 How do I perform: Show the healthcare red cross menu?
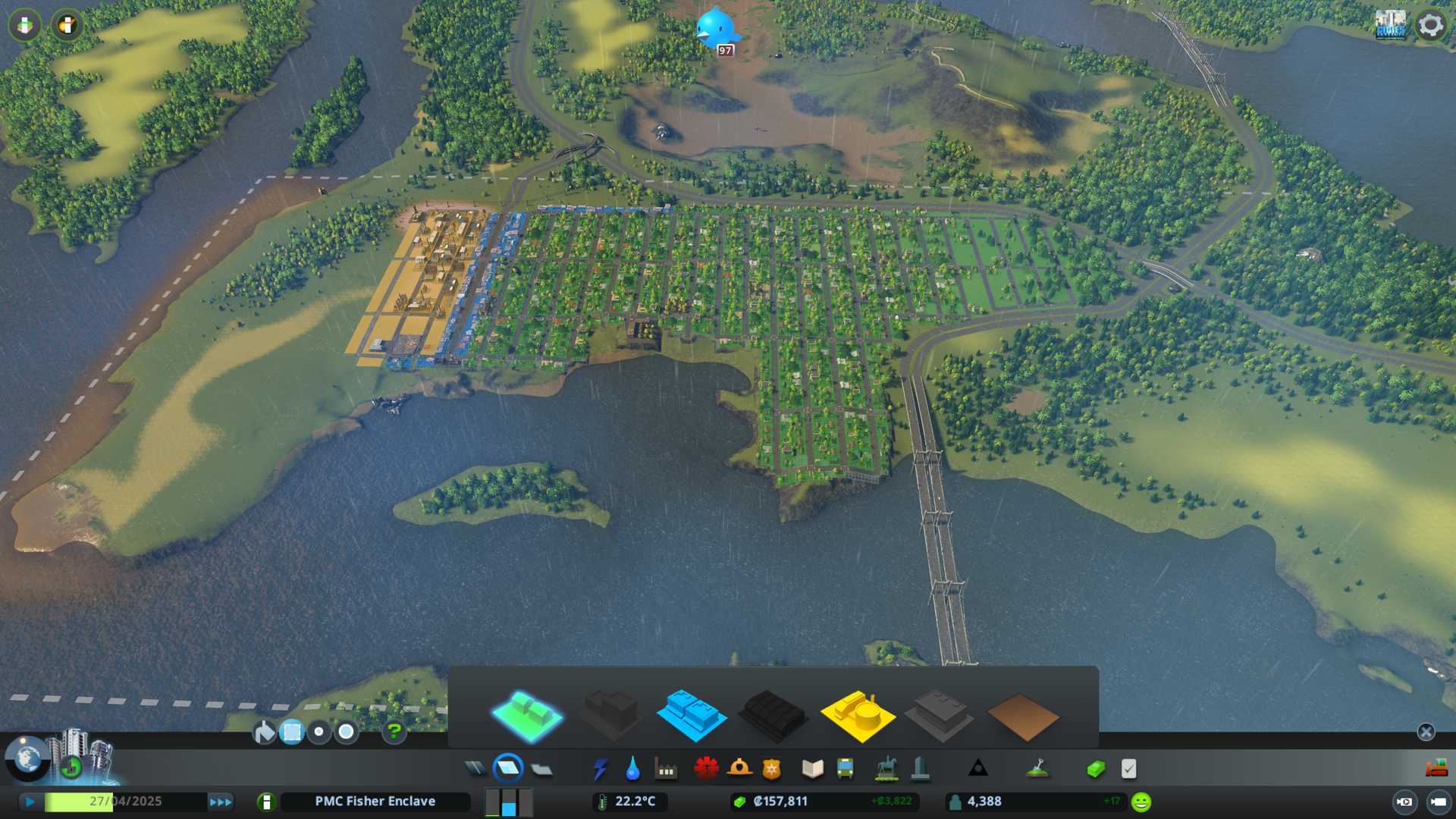coord(706,769)
